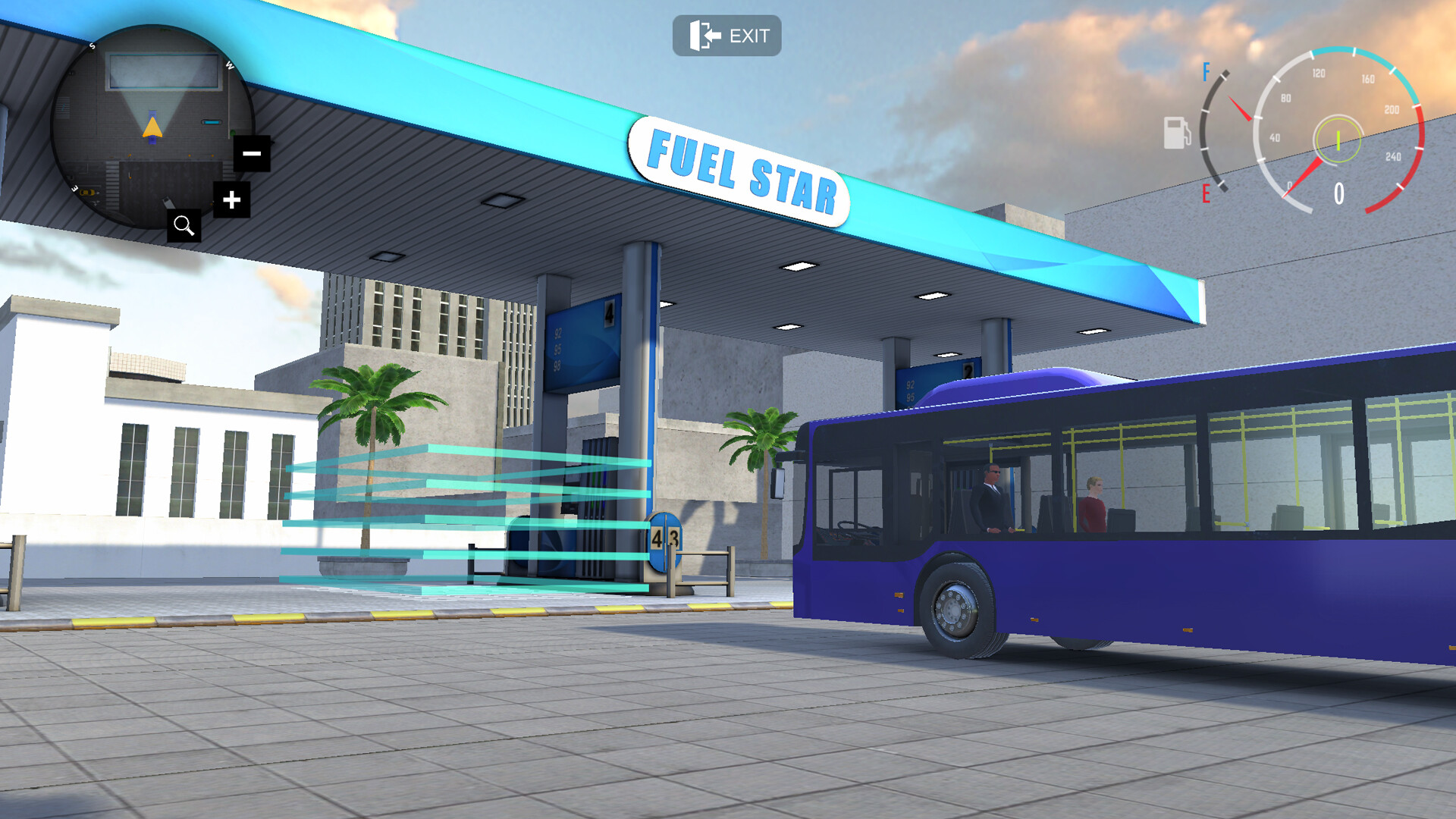The height and width of the screenshot is (819, 1456).
Task: Select the fuel gauge F indicator
Action: coord(1205,71)
